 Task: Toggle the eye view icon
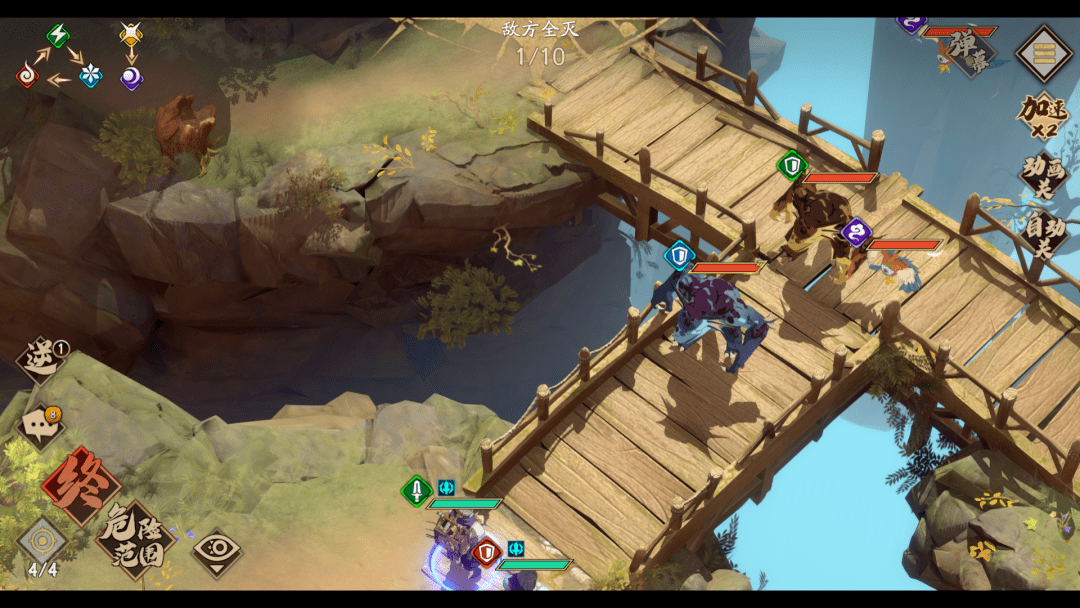217,547
